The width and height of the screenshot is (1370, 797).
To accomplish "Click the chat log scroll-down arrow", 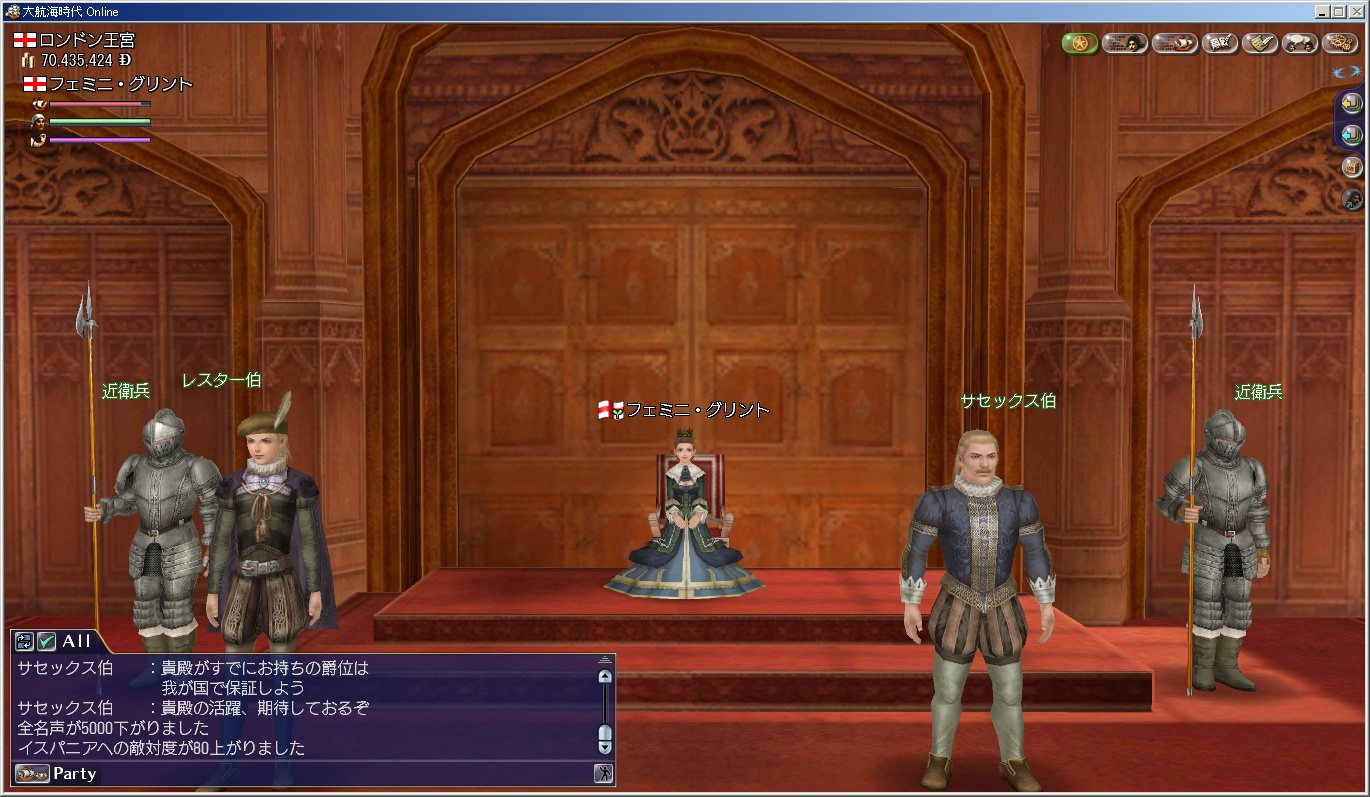I will (604, 741).
